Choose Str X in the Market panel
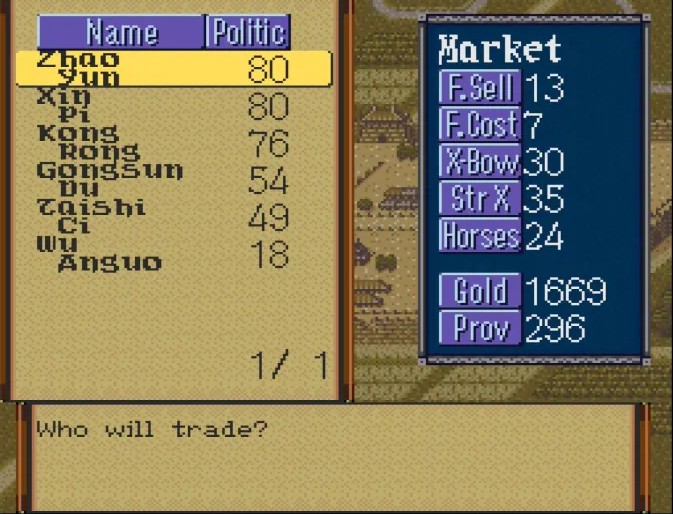The width and height of the screenshot is (673, 514). tap(480, 199)
